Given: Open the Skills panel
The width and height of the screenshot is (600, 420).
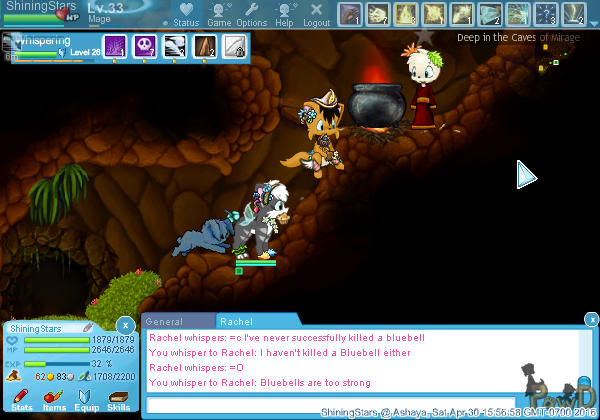Looking at the screenshot, I should pos(119,401).
